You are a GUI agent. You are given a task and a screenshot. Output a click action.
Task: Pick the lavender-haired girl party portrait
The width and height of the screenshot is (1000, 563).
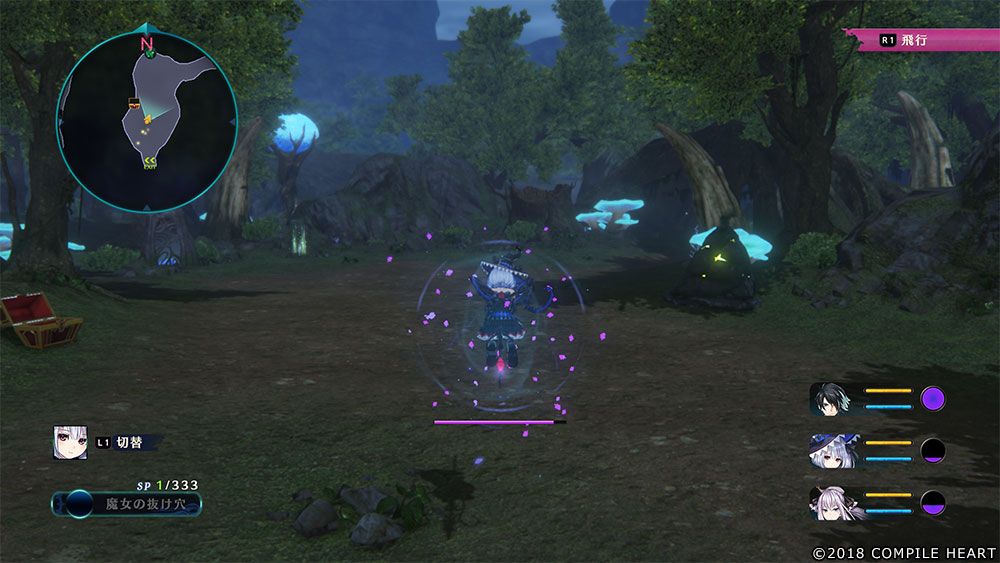pyautogui.click(x=831, y=502)
